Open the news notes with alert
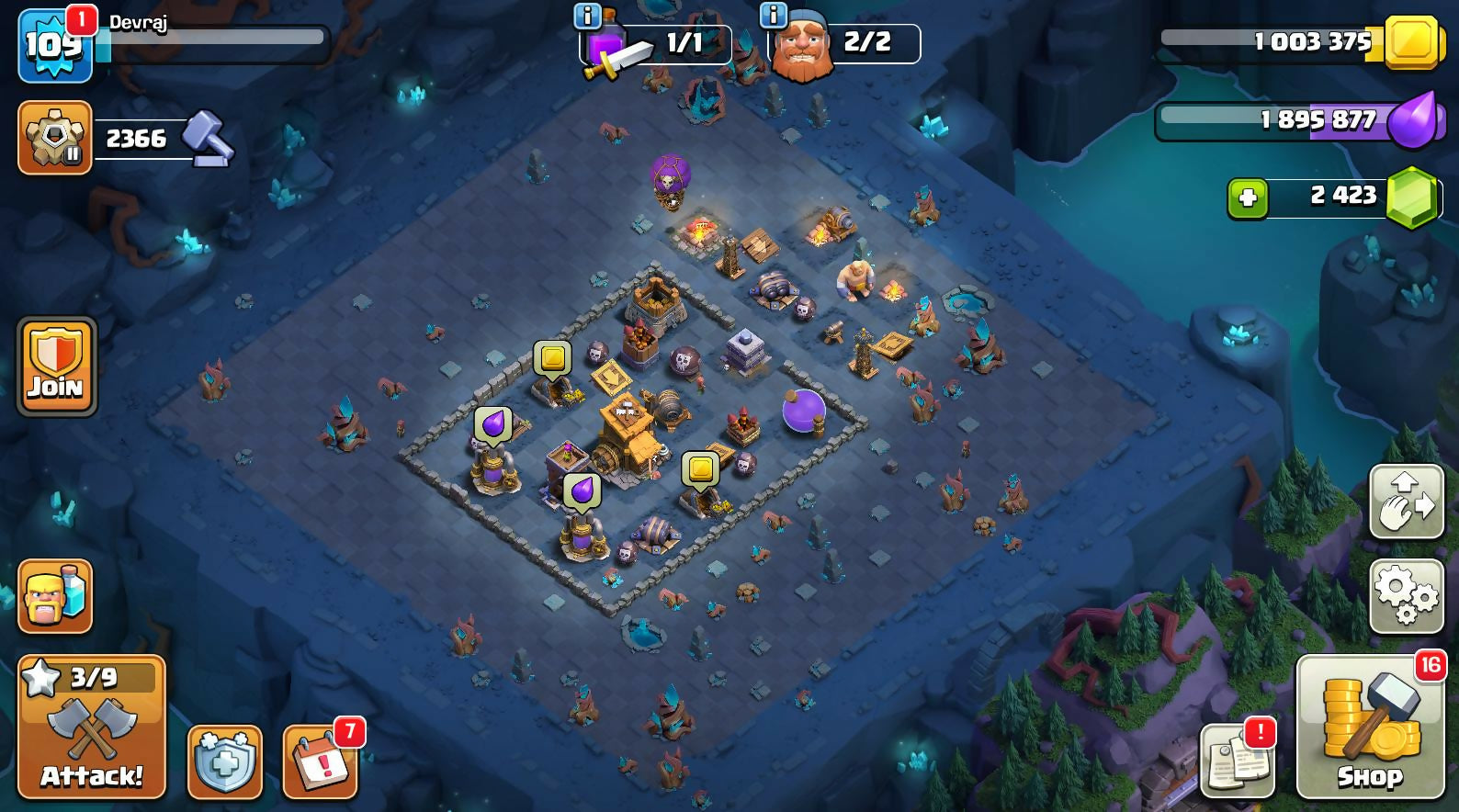Image resolution: width=1459 pixels, height=812 pixels. [1238, 761]
